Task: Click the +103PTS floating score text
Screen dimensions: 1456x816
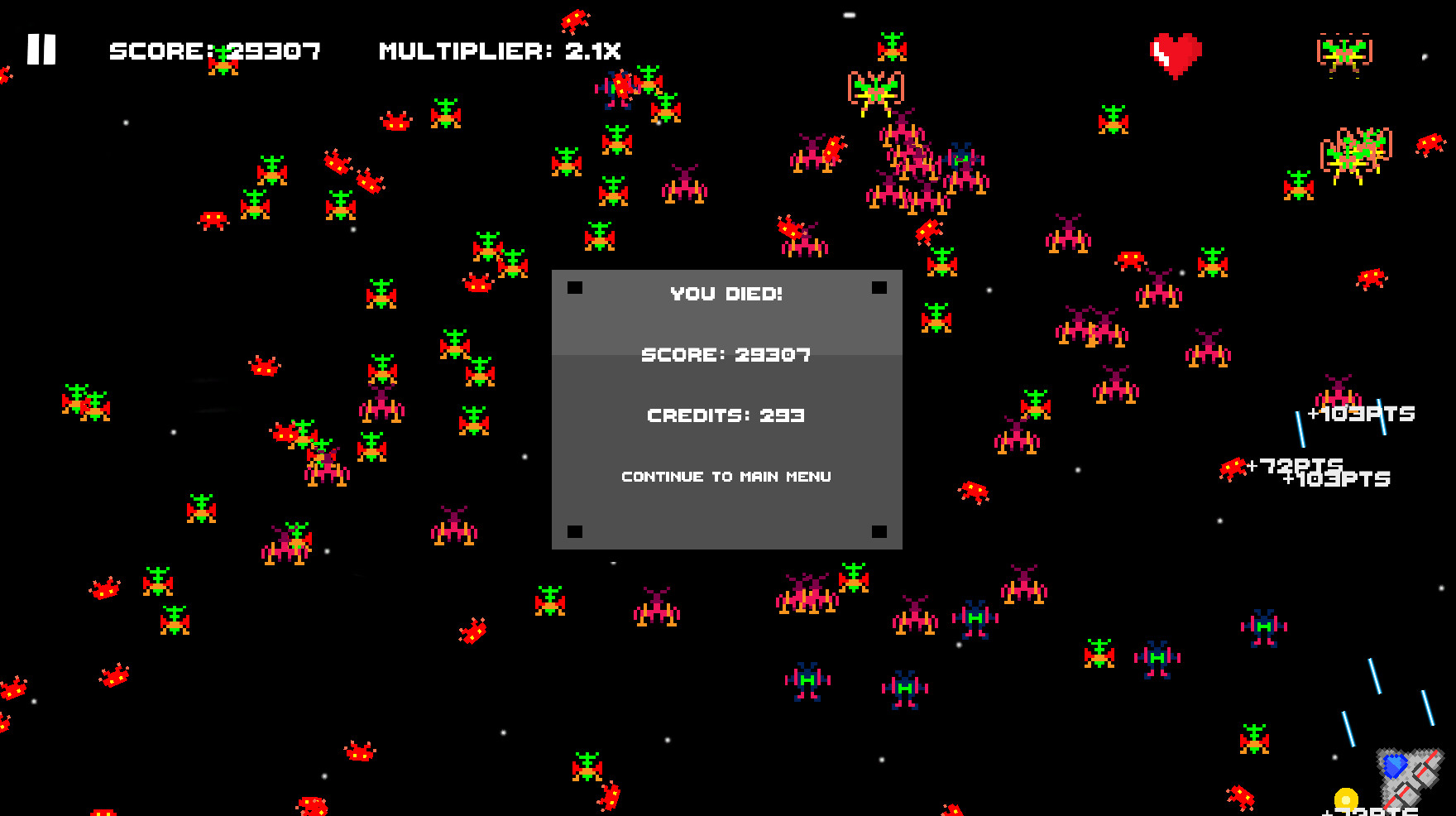Action: point(1361,414)
